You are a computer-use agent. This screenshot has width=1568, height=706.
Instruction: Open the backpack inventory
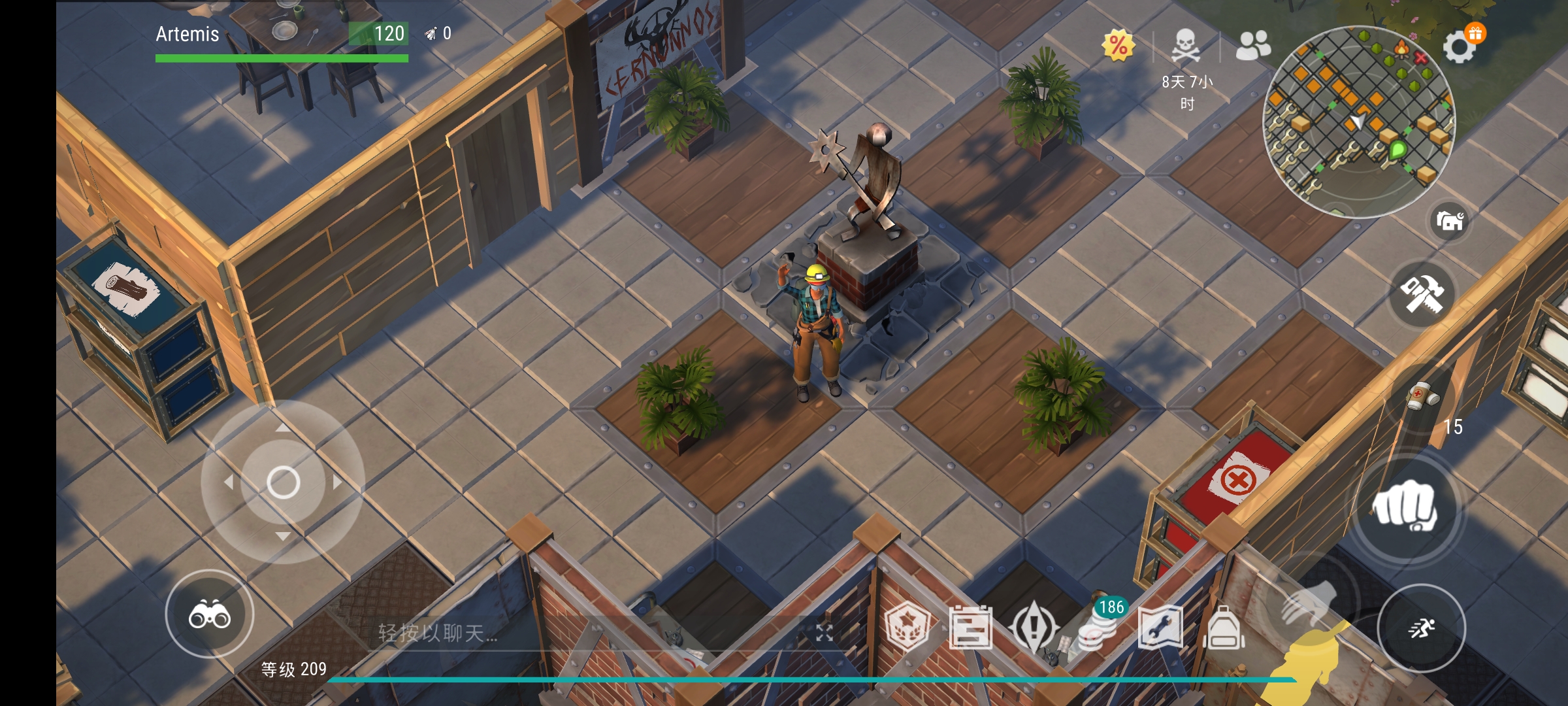(x=1224, y=628)
